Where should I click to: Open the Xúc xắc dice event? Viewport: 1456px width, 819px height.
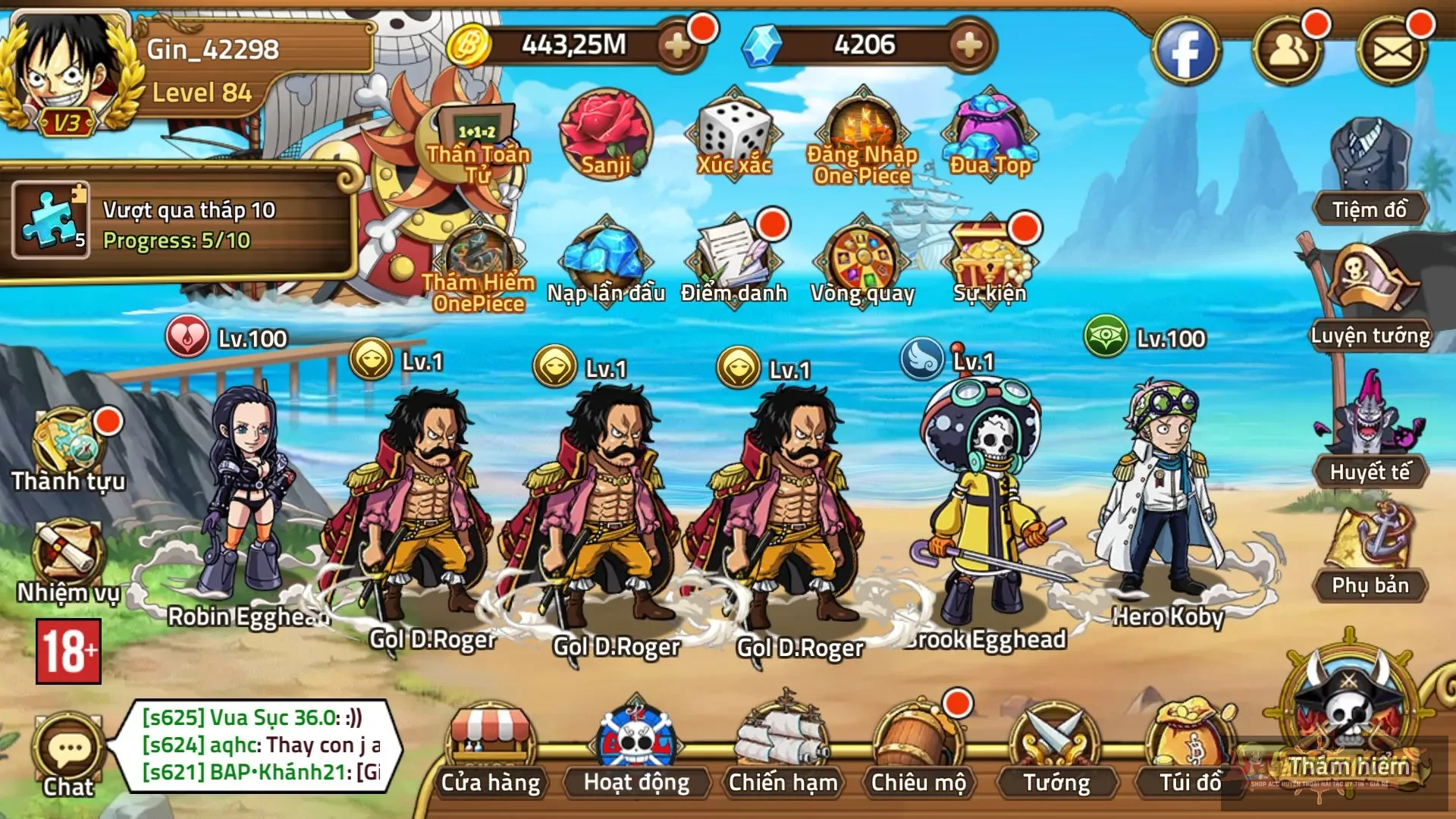(x=733, y=135)
